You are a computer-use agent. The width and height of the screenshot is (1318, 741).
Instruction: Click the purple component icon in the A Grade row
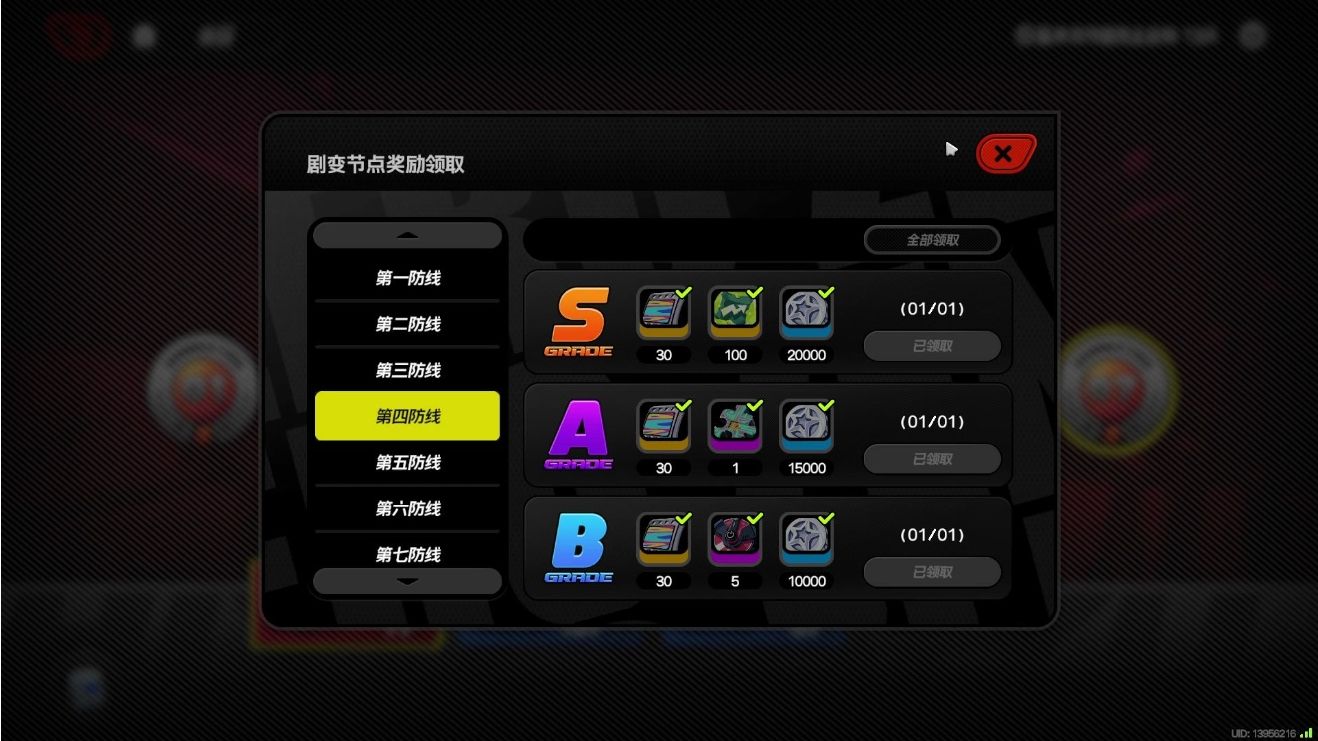[x=735, y=428]
